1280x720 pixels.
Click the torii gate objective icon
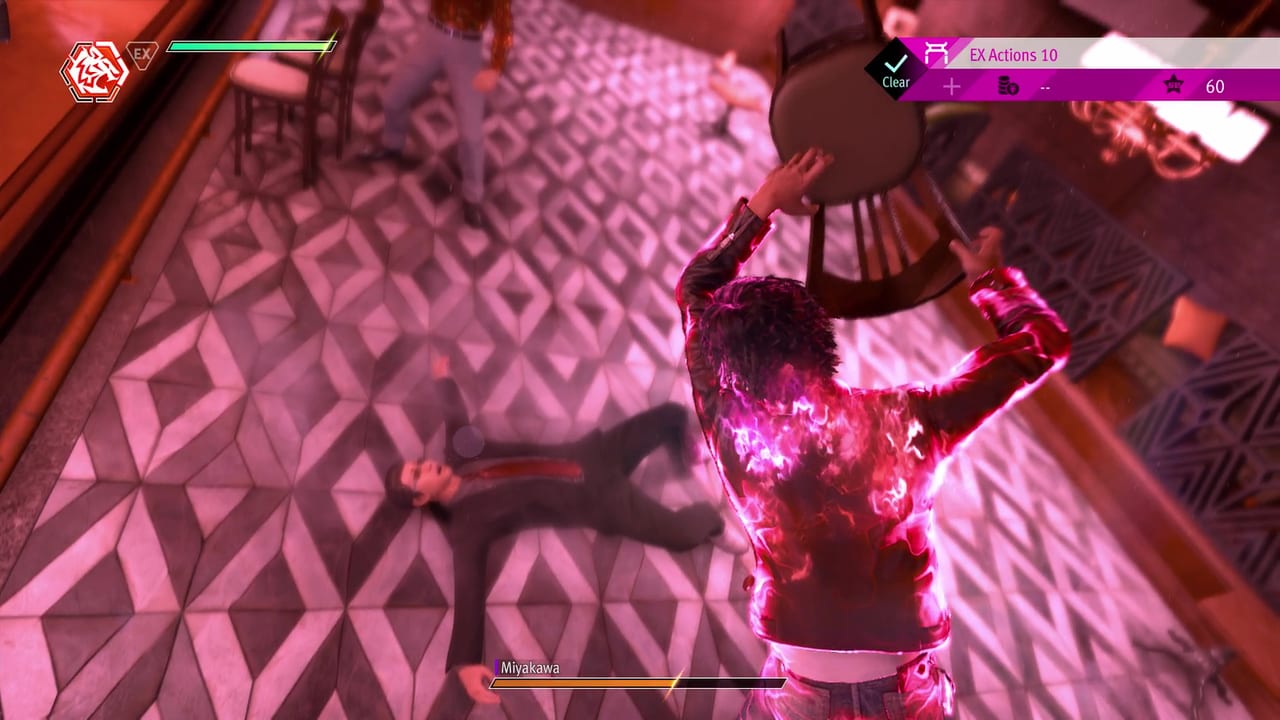tap(935, 53)
